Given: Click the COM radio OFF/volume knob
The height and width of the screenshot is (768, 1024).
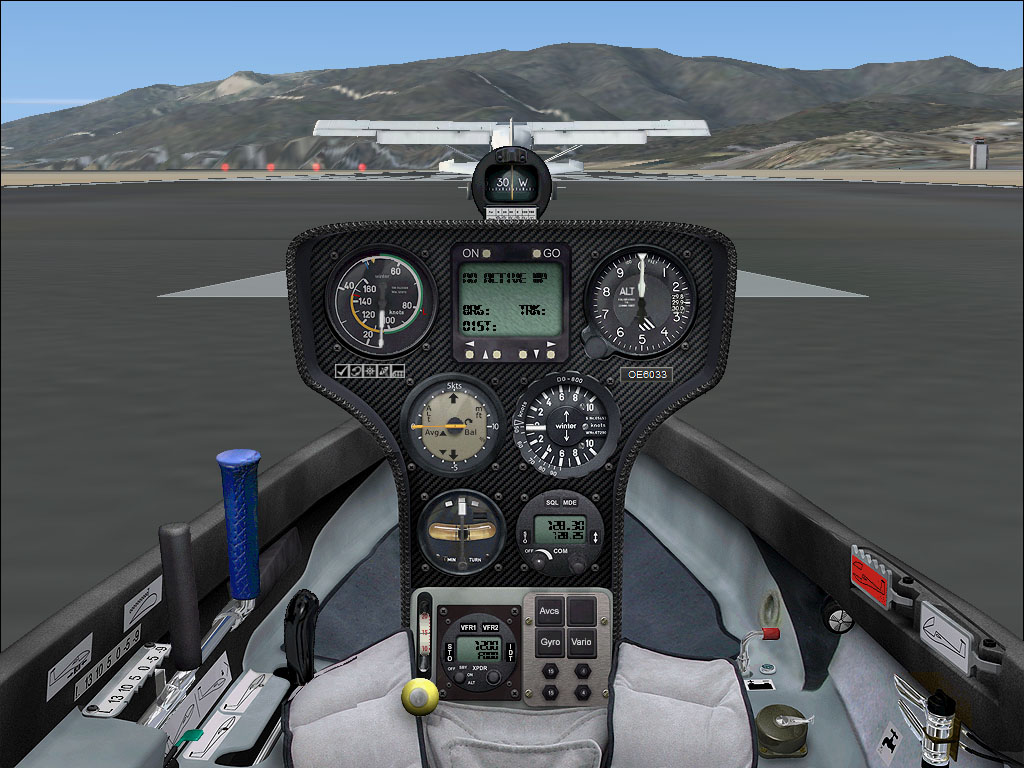Looking at the screenshot, I should point(540,560).
